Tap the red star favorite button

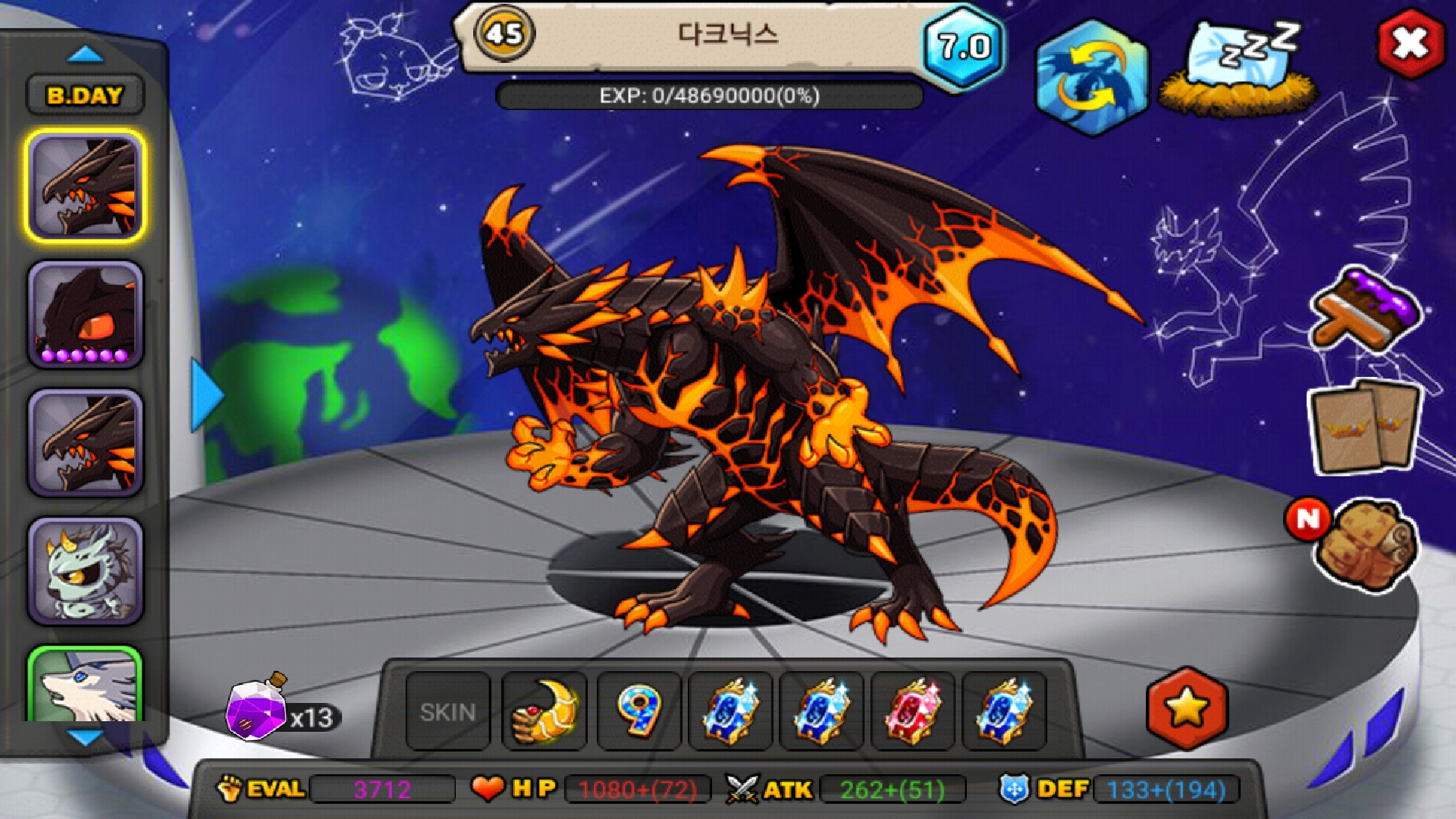click(1186, 708)
